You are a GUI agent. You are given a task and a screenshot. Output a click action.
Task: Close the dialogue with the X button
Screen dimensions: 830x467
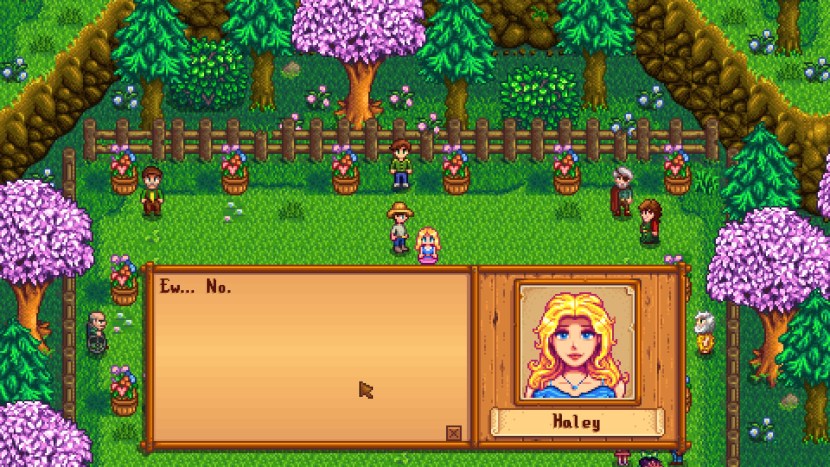(454, 433)
